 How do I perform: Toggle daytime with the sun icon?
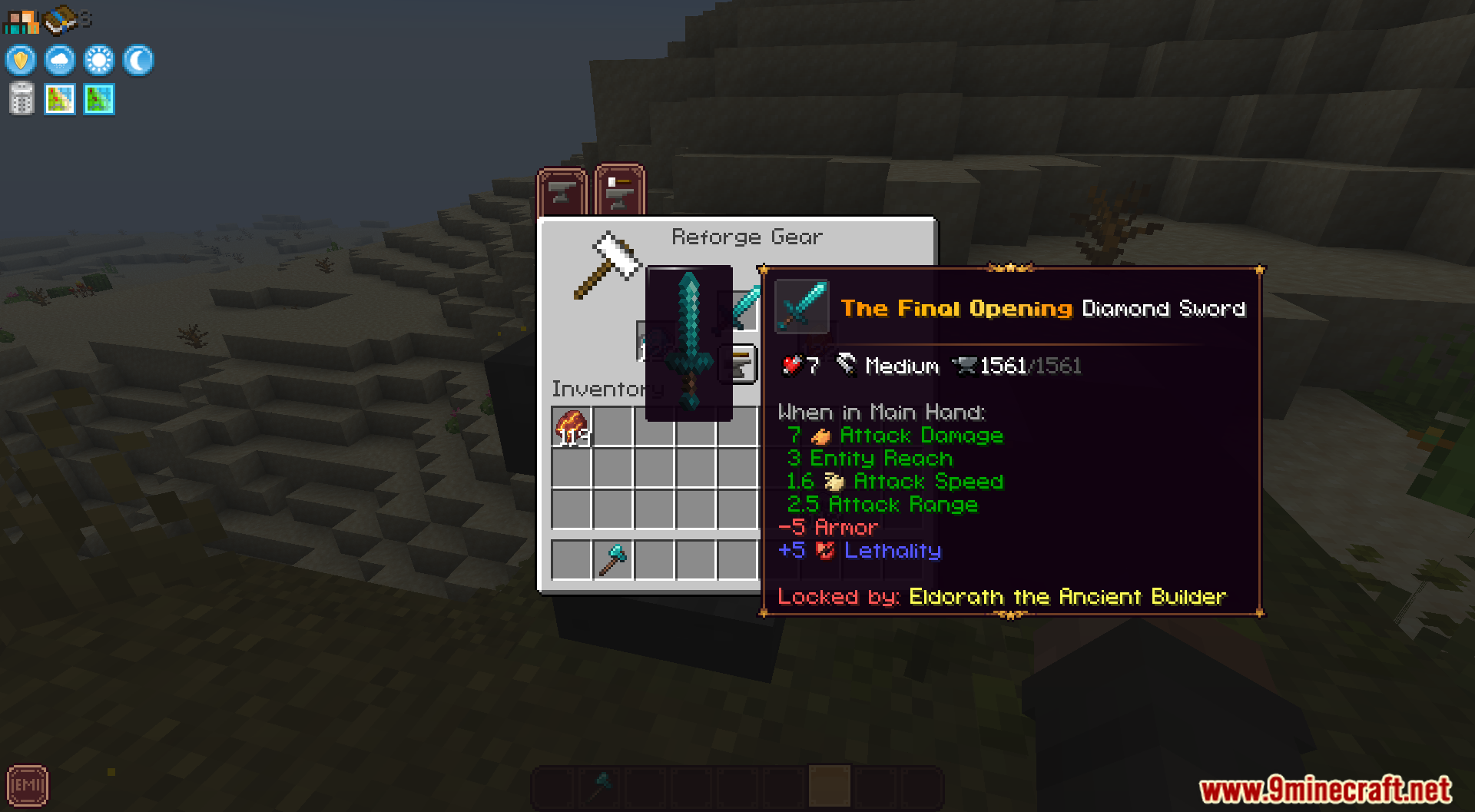coord(98,60)
